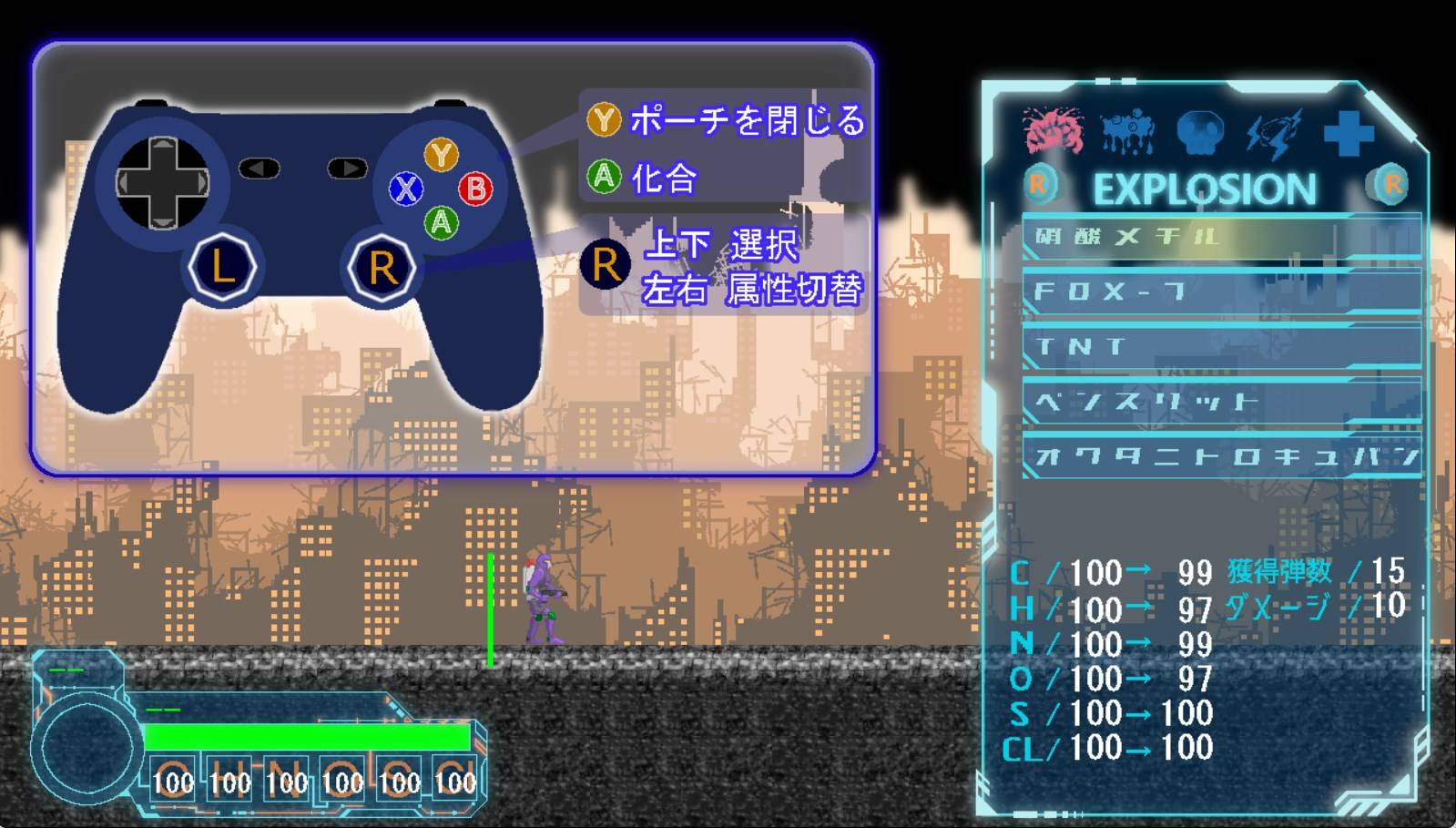This screenshot has width=1456, height=828.
Task: Open the lightning bolt attribute tab
Action: [x=1273, y=133]
